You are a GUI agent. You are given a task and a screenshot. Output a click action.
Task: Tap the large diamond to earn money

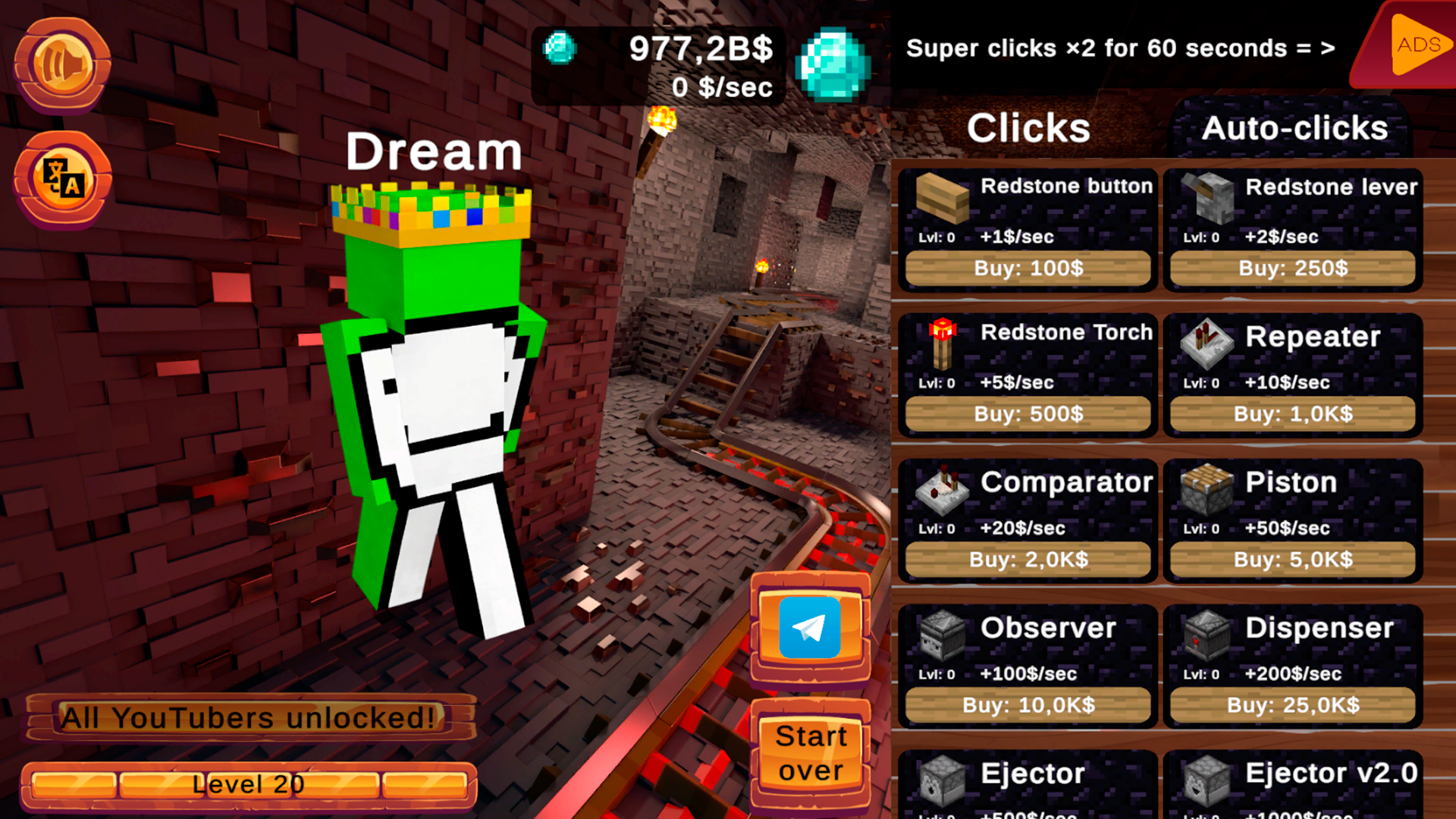pos(834,64)
